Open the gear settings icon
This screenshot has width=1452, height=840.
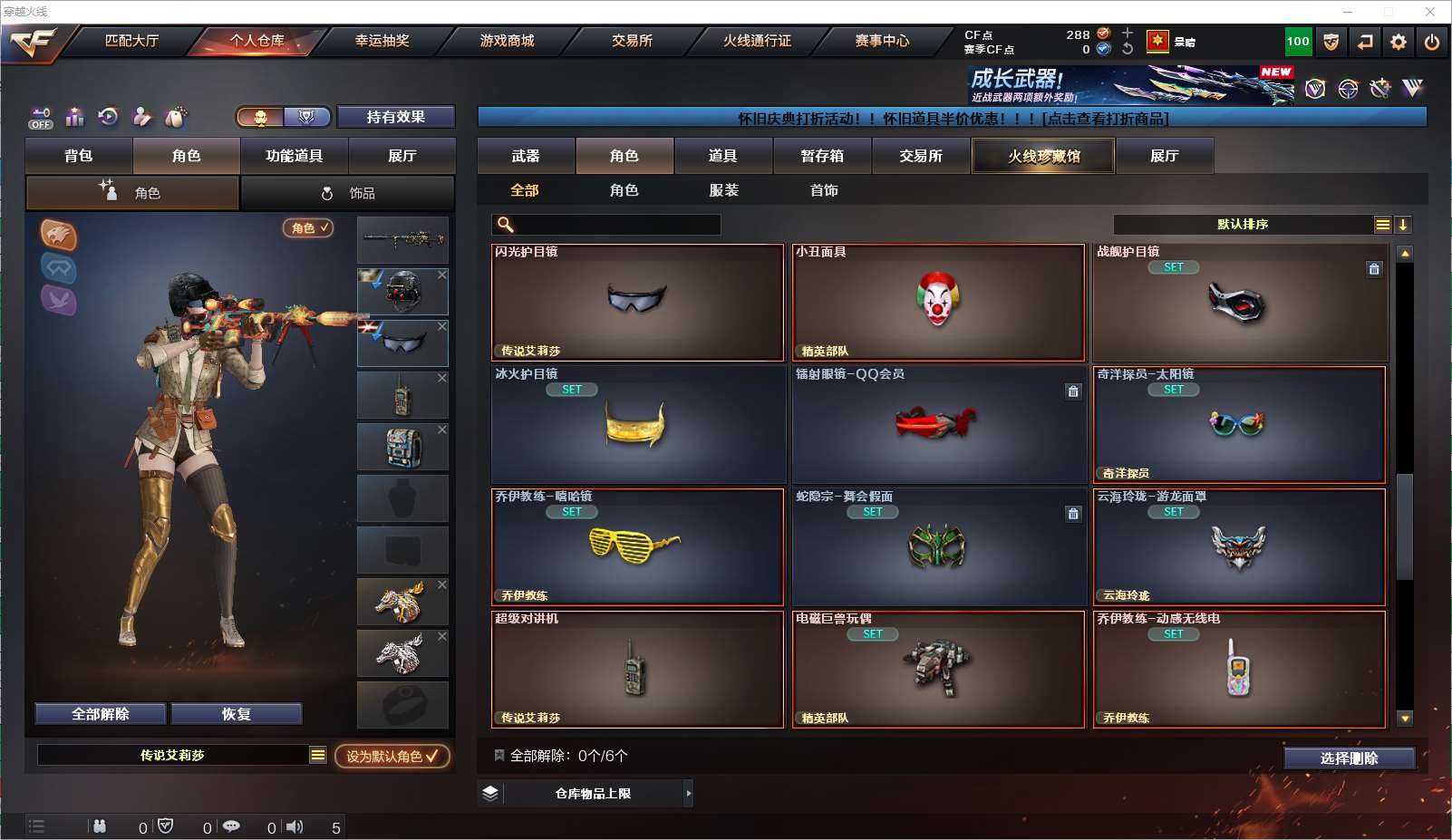(1399, 42)
